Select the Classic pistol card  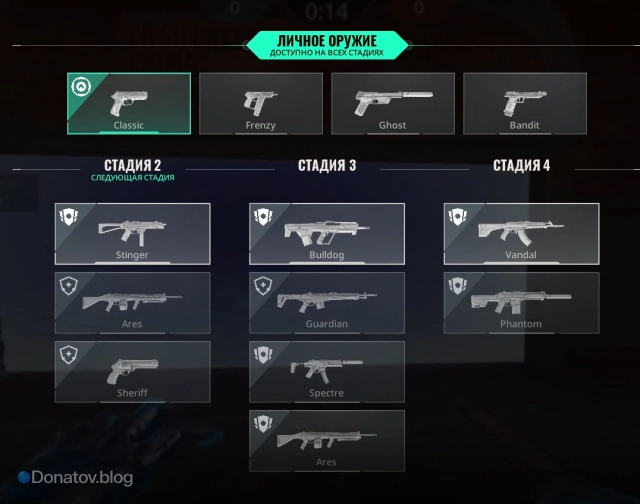tap(129, 103)
